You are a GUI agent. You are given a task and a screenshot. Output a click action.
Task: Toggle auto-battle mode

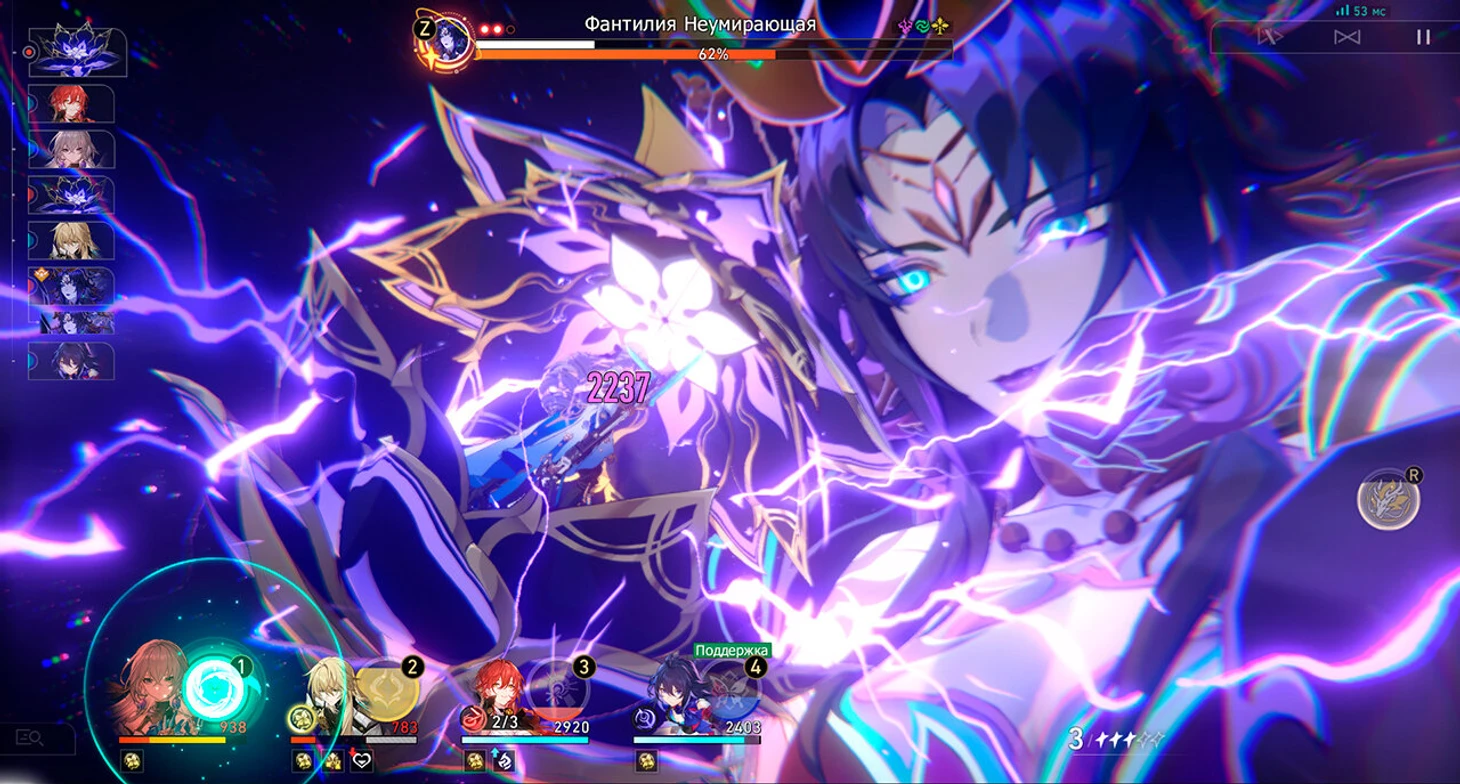pyautogui.click(x=1347, y=37)
